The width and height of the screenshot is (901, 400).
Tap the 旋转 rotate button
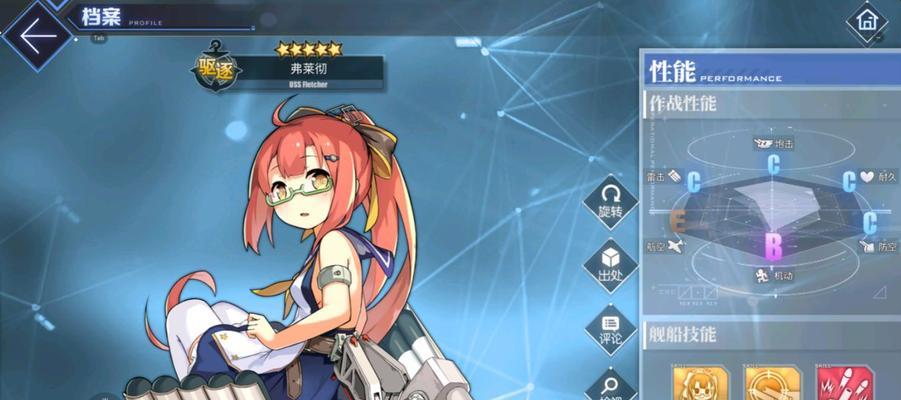tap(610, 201)
